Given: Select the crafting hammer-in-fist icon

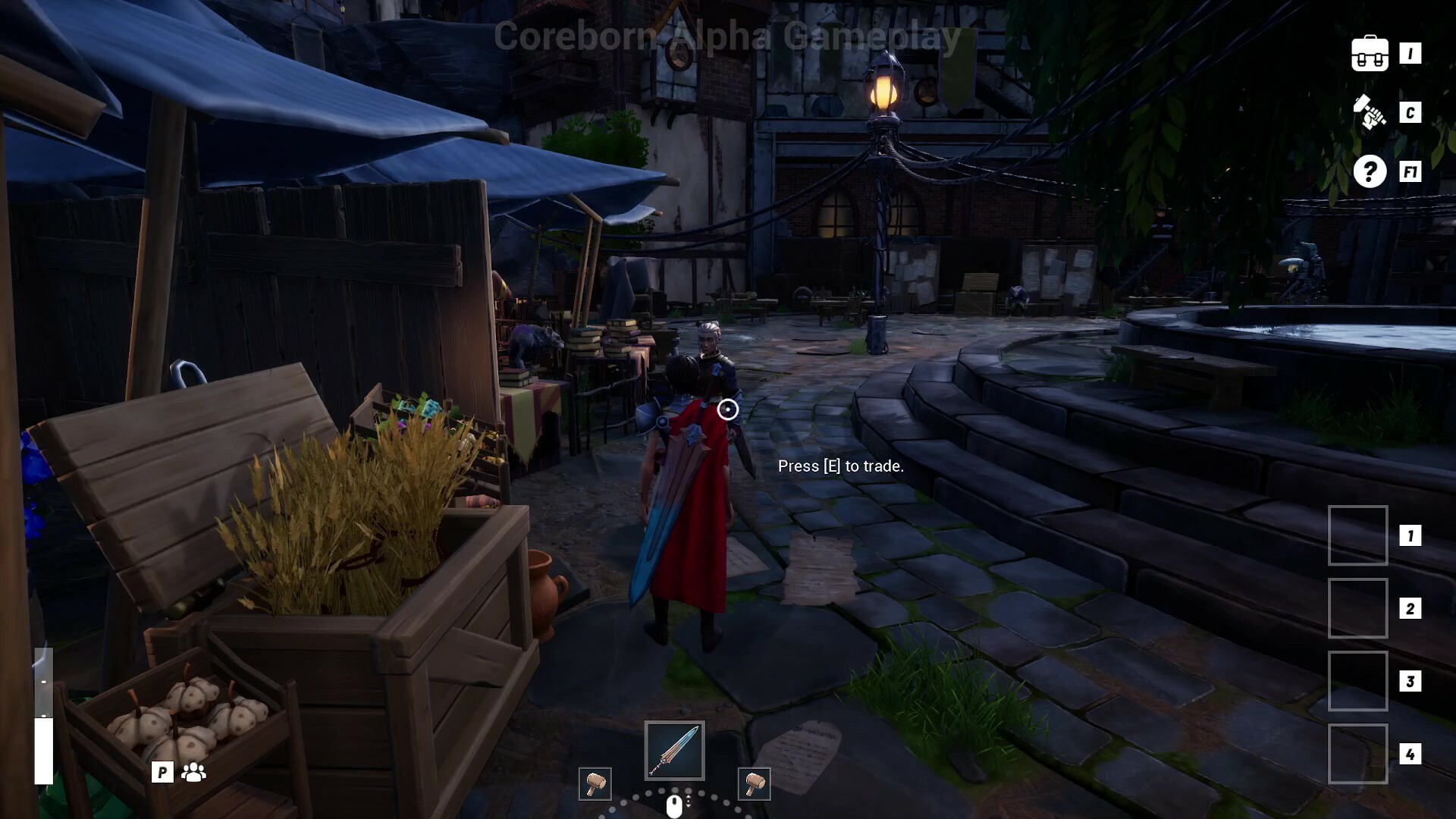Looking at the screenshot, I should (x=1370, y=112).
